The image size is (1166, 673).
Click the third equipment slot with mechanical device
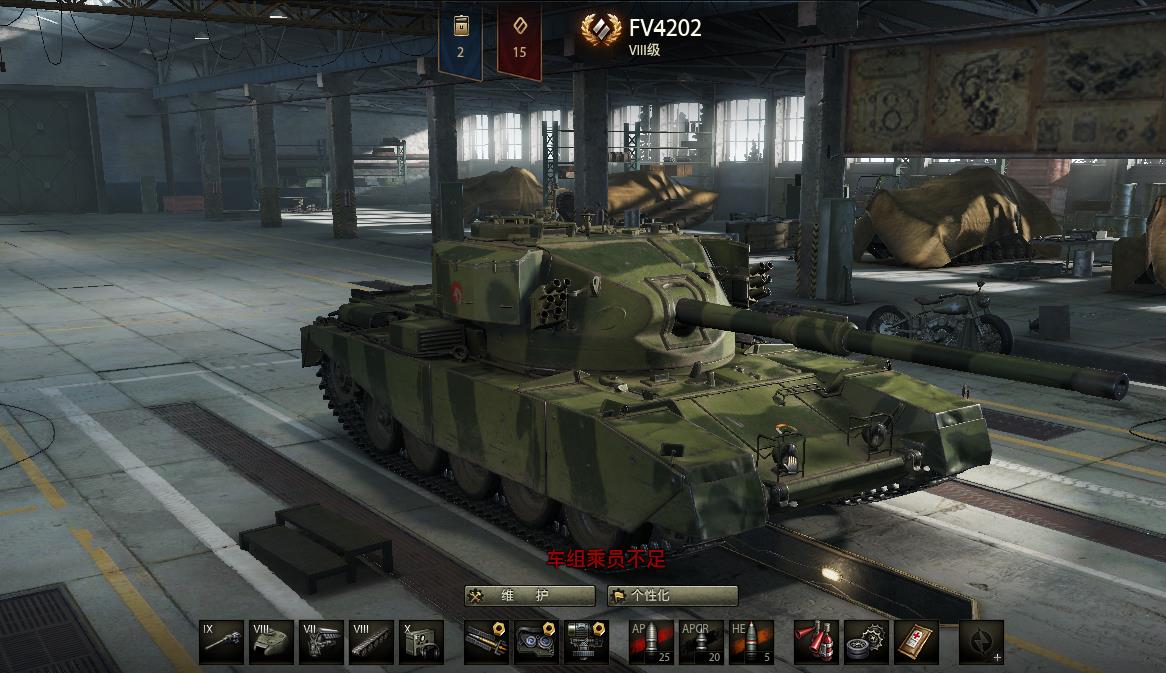[586, 642]
